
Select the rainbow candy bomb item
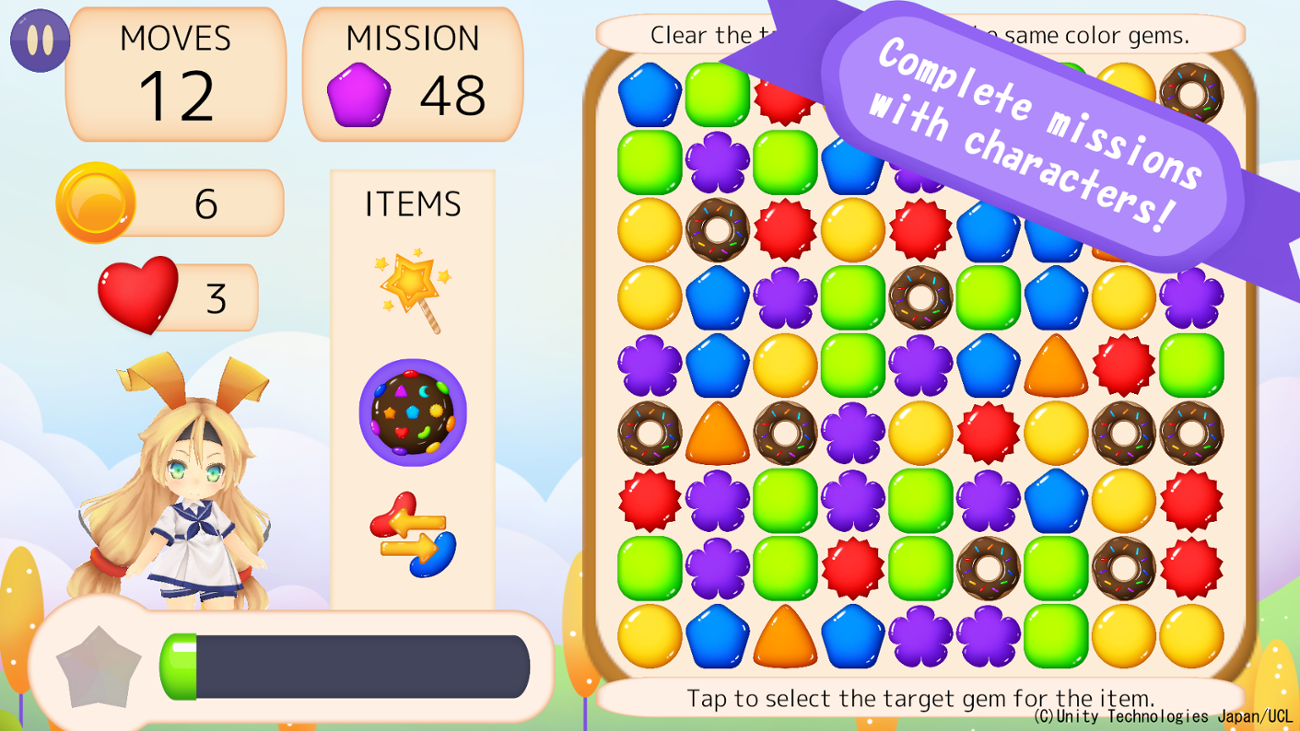pyautogui.click(x=411, y=414)
